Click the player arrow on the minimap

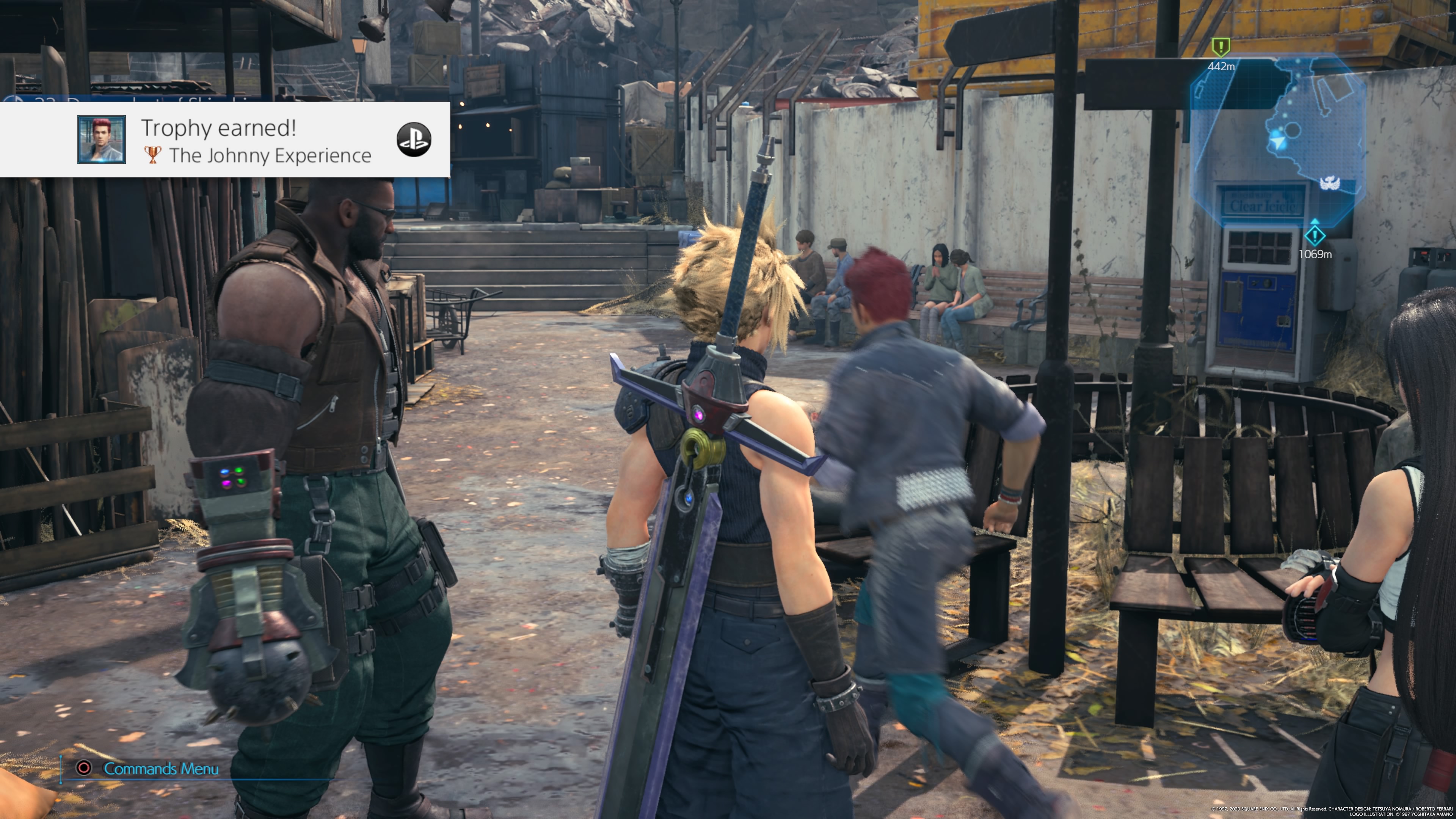[x=1277, y=141]
